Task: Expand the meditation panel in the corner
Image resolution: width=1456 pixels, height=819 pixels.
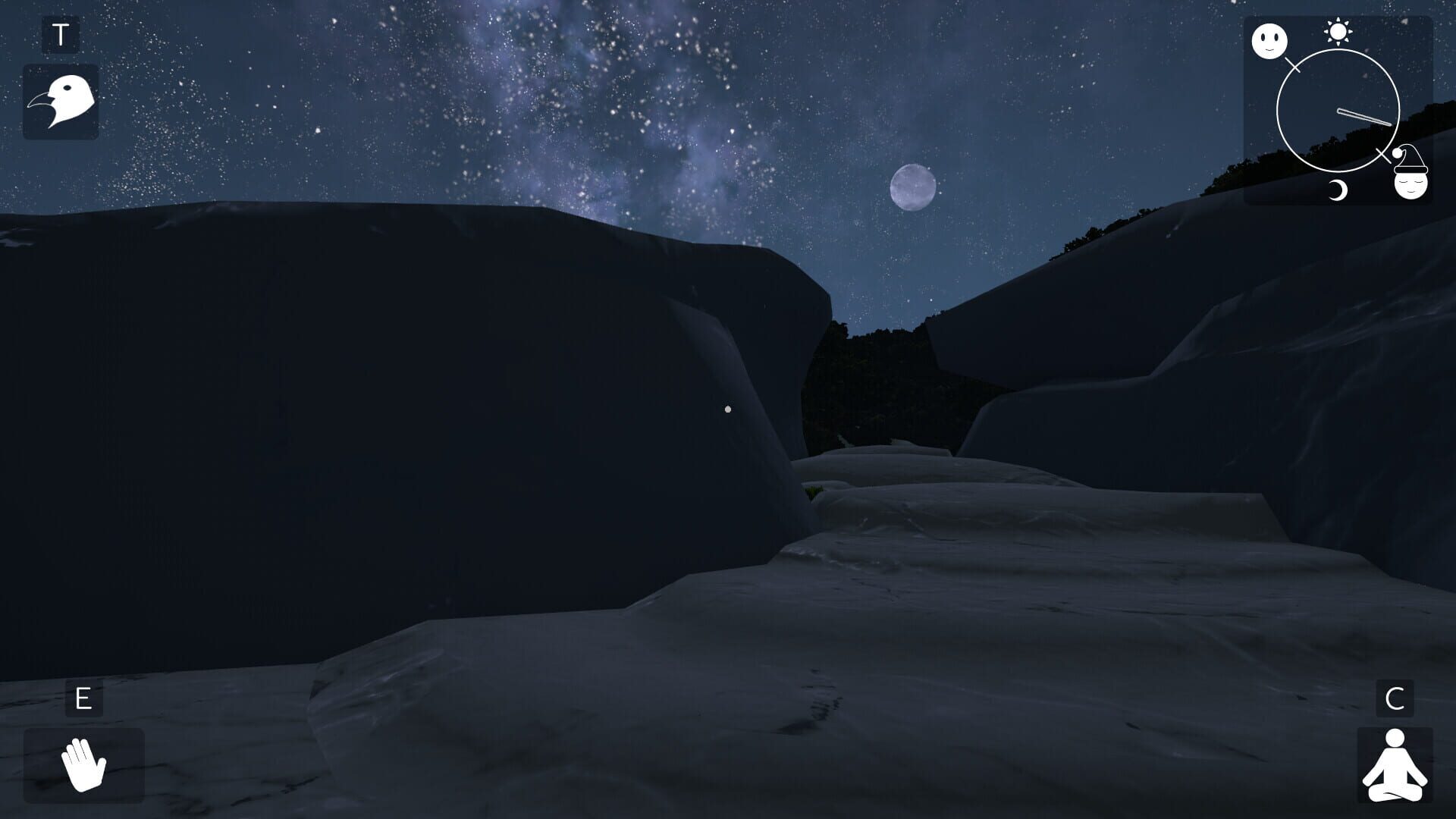Action: pyautogui.click(x=1395, y=766)
